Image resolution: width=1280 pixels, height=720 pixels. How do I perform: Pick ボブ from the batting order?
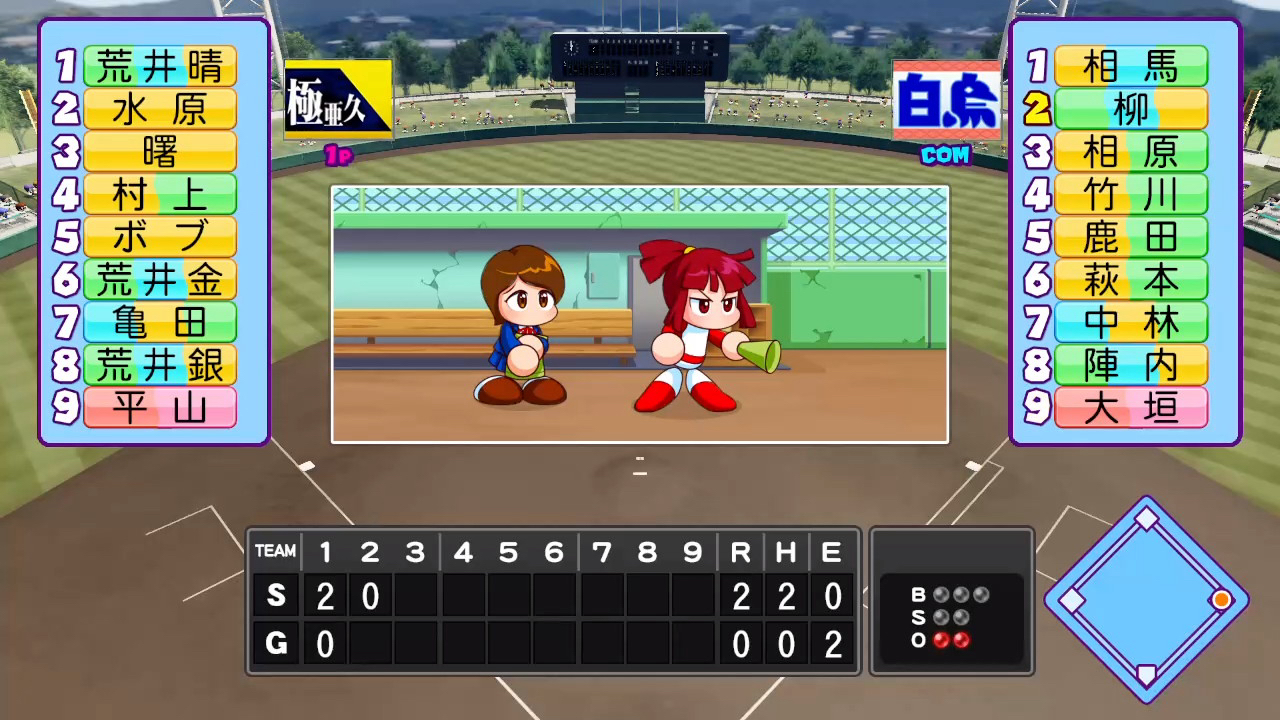[159, 237]
